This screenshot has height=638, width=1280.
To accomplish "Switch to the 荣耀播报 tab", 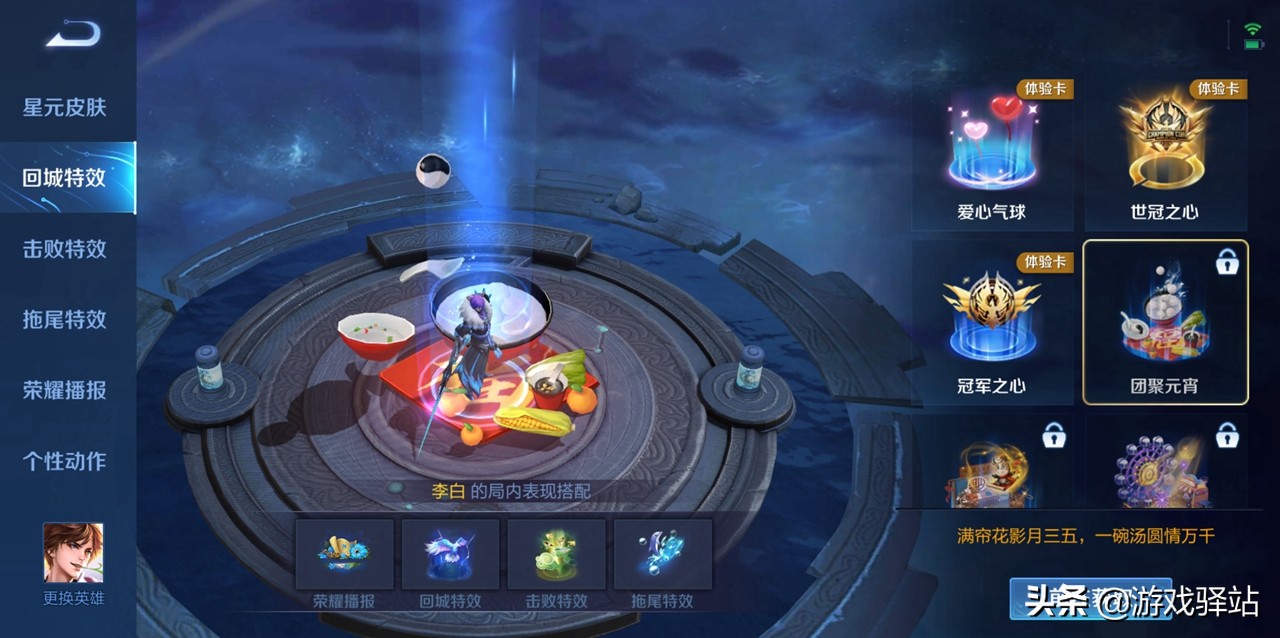I will coord(65,390).
